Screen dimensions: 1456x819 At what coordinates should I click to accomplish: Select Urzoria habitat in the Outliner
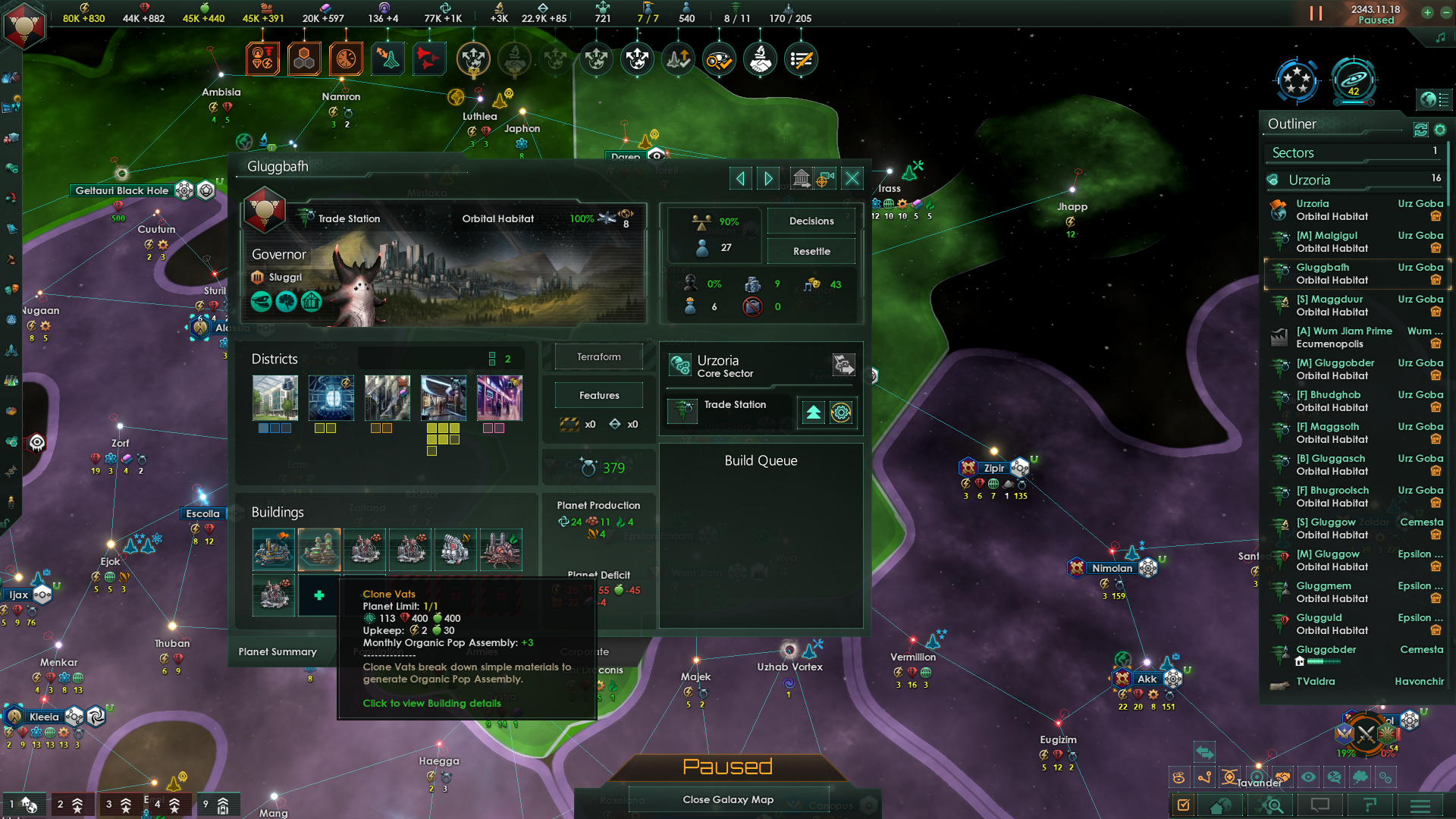click(1313, 203)
